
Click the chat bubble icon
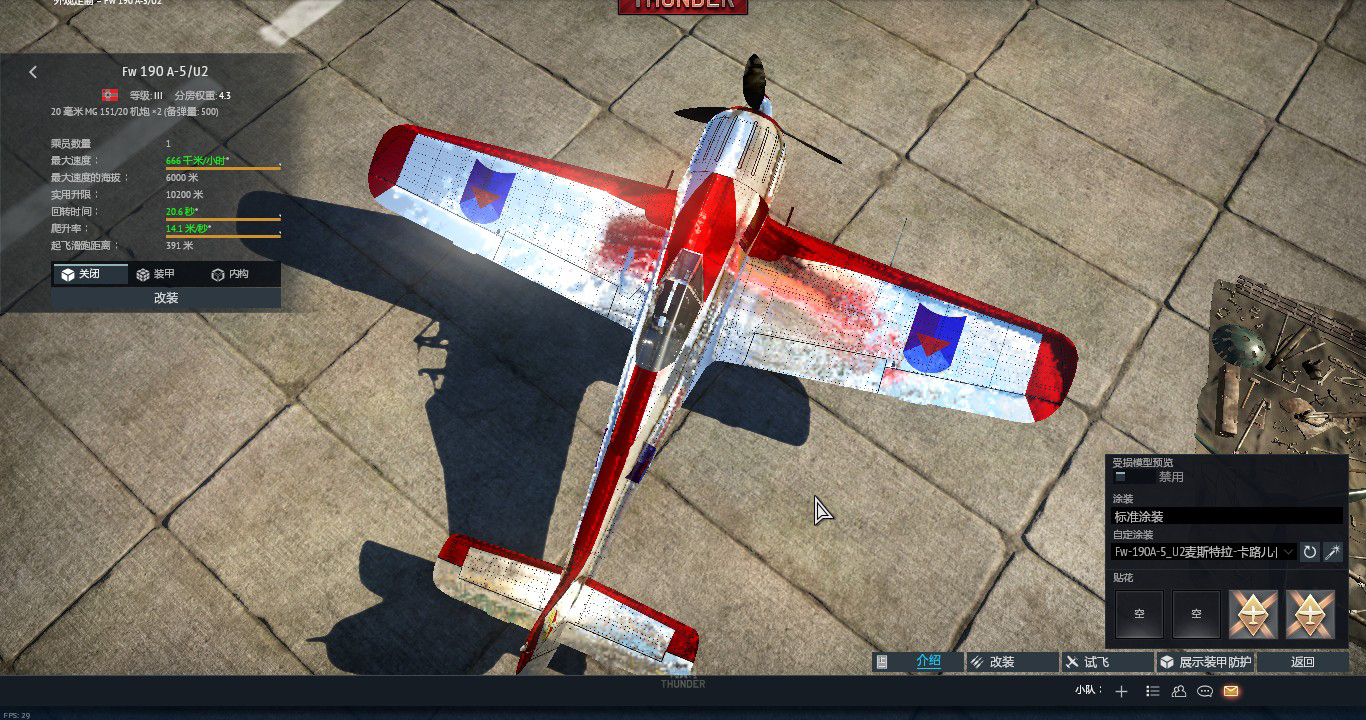(1205, 691)
